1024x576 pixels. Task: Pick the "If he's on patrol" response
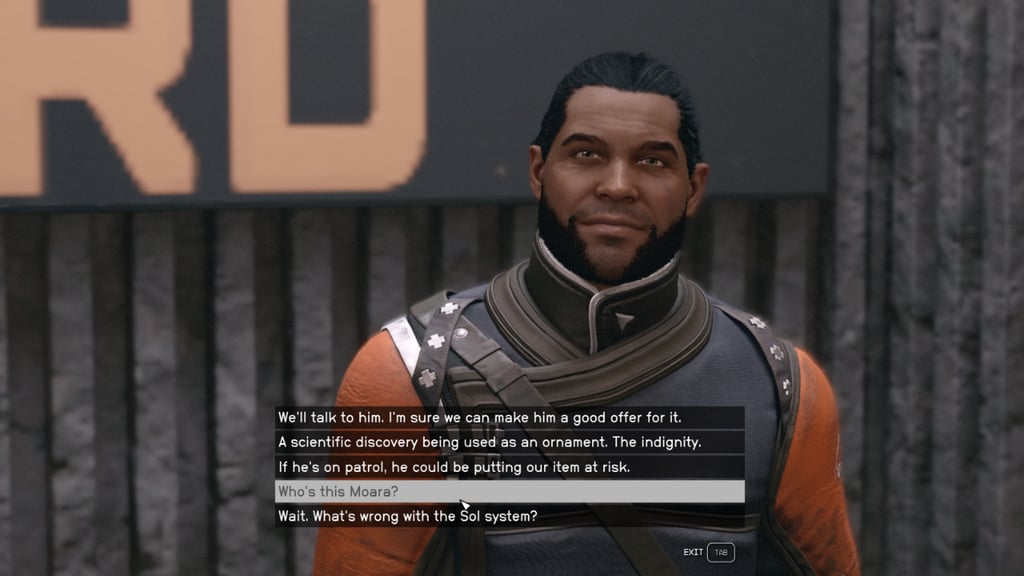coord(452,467)
